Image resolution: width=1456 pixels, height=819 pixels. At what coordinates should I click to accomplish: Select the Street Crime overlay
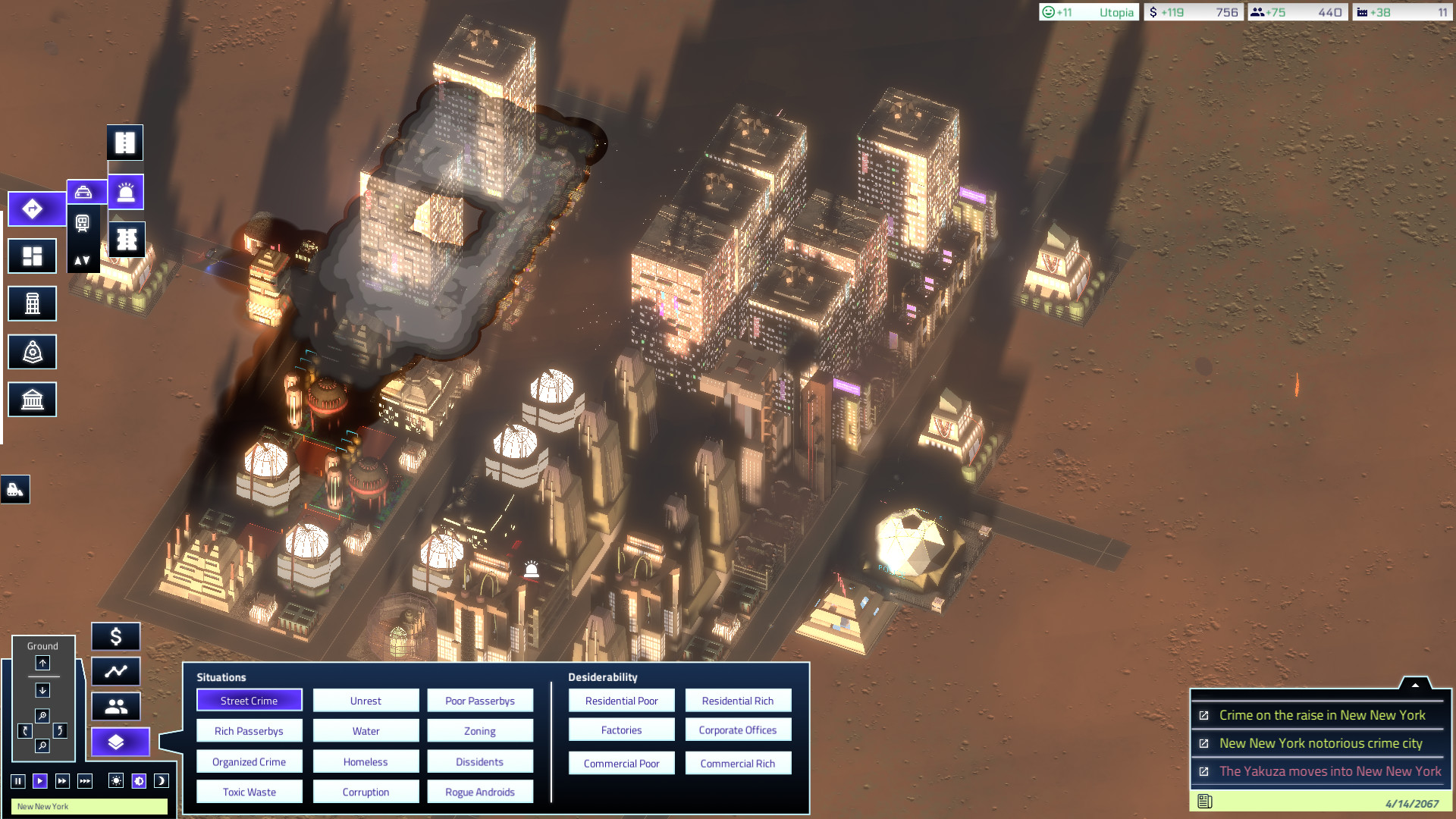(249, 701)
